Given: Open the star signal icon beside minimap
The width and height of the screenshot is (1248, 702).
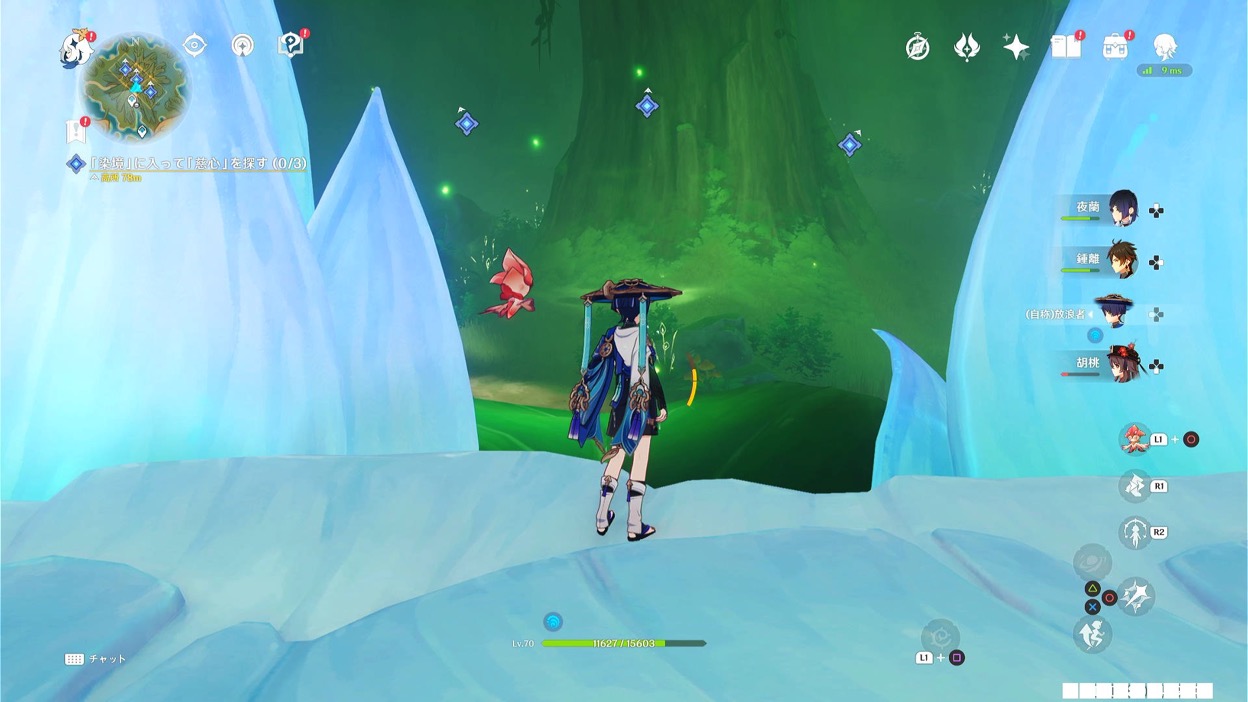Looking at the screenshot, I should (242, 45).
